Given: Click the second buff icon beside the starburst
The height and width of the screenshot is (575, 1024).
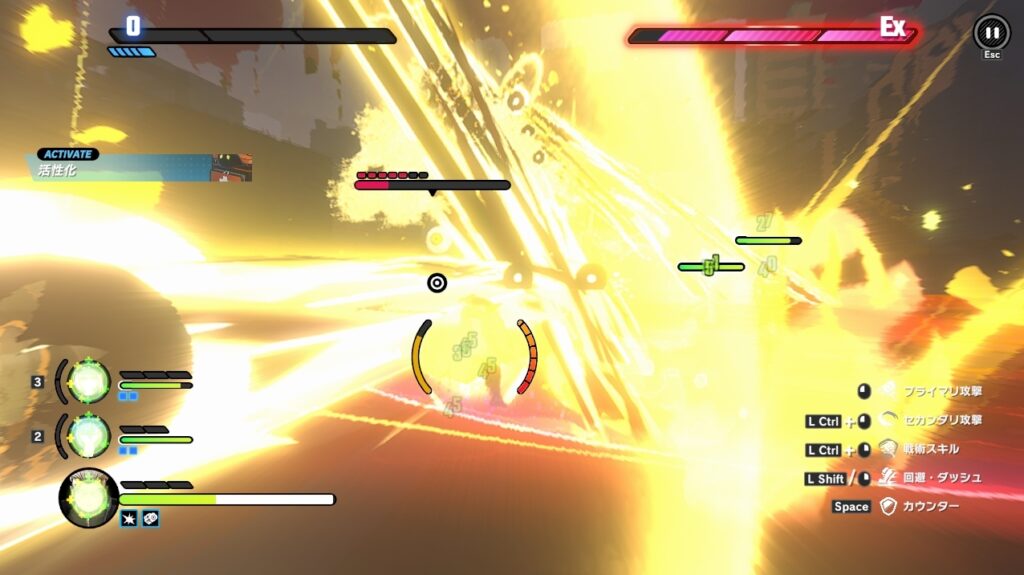Looking at the screenshot, I should (x=150, y=518).
